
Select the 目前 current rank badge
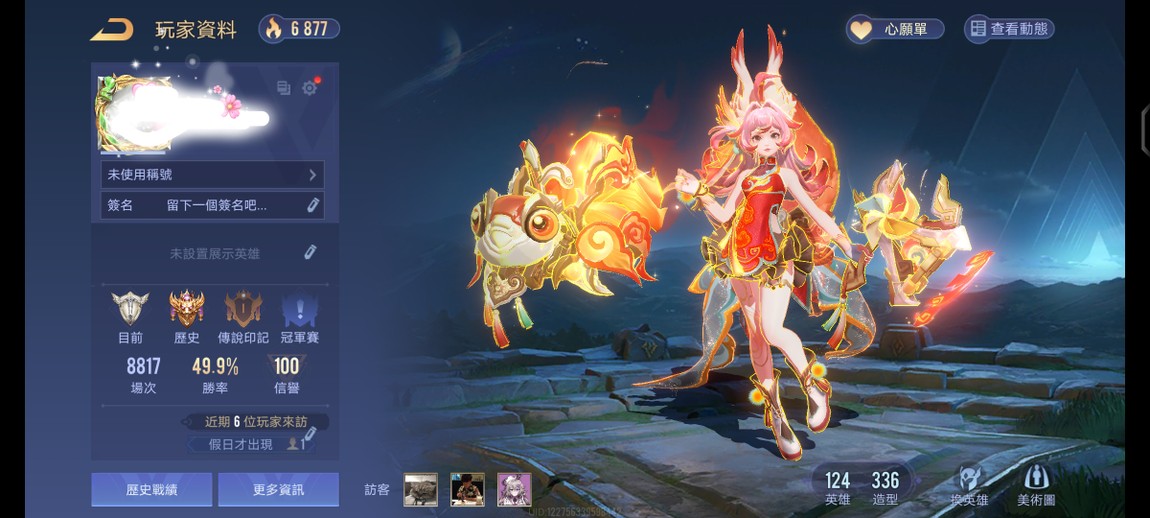point(131,312)
